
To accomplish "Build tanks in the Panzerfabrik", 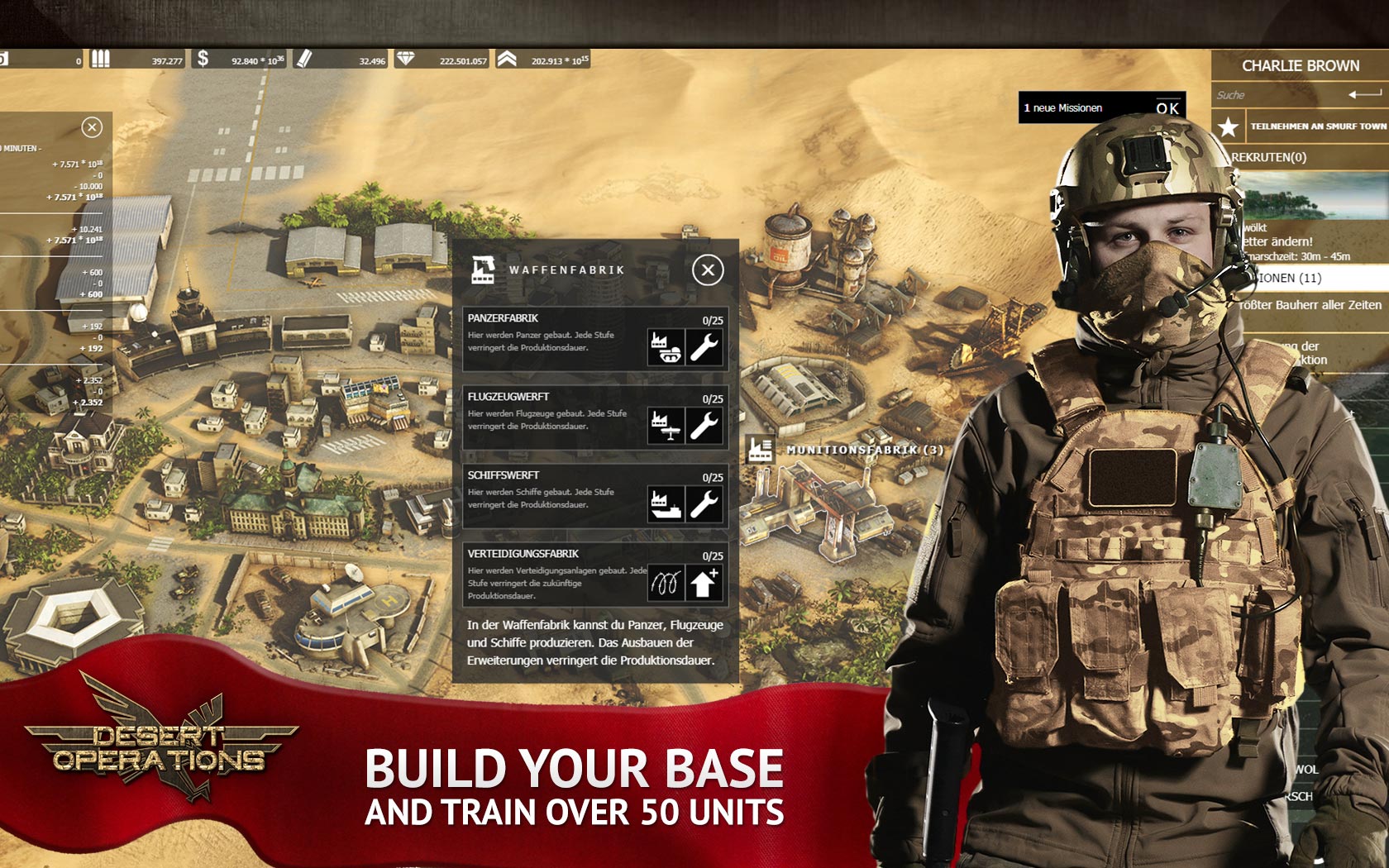I will 666,347.
